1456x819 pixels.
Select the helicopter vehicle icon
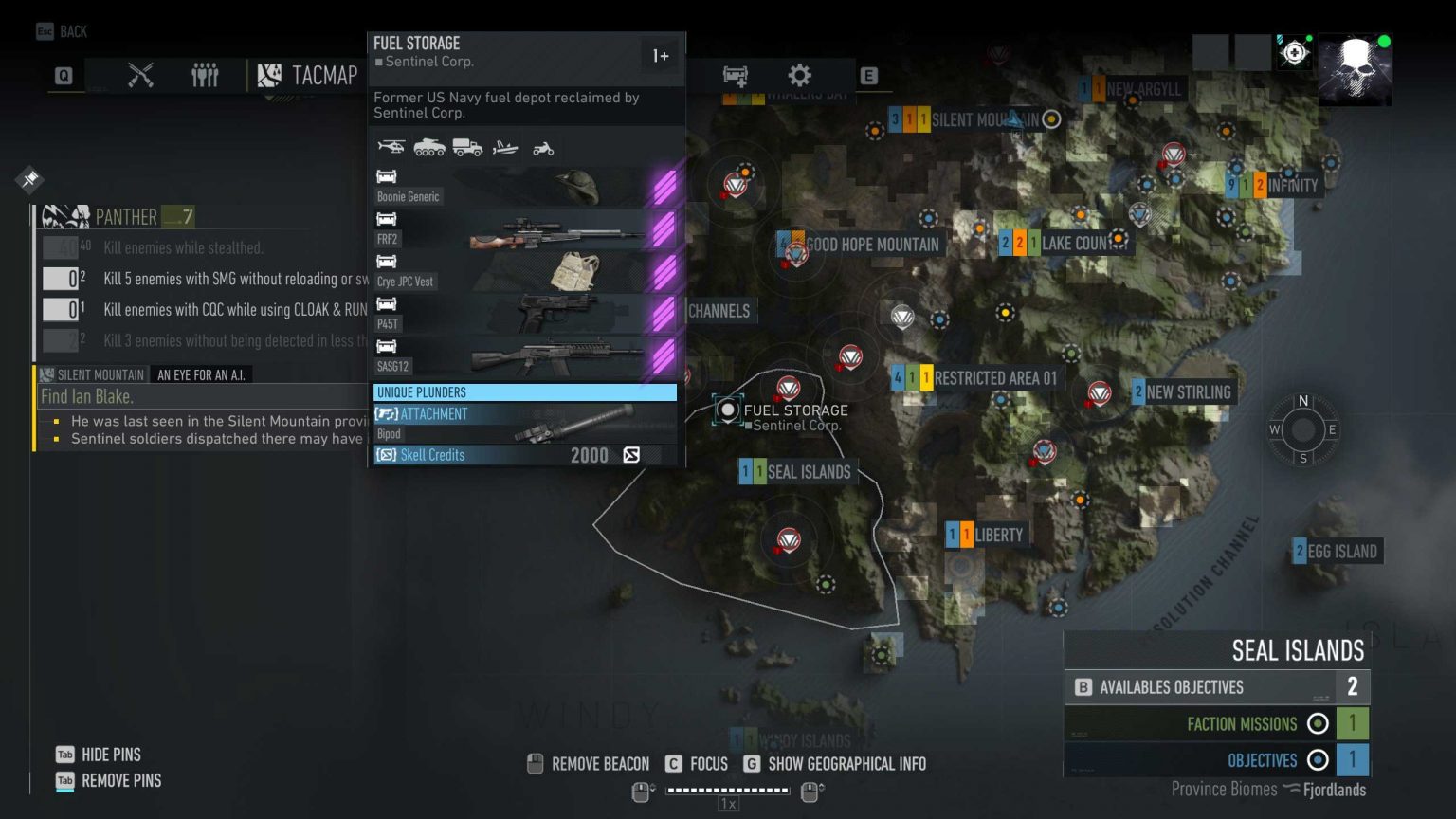[391, 147]
